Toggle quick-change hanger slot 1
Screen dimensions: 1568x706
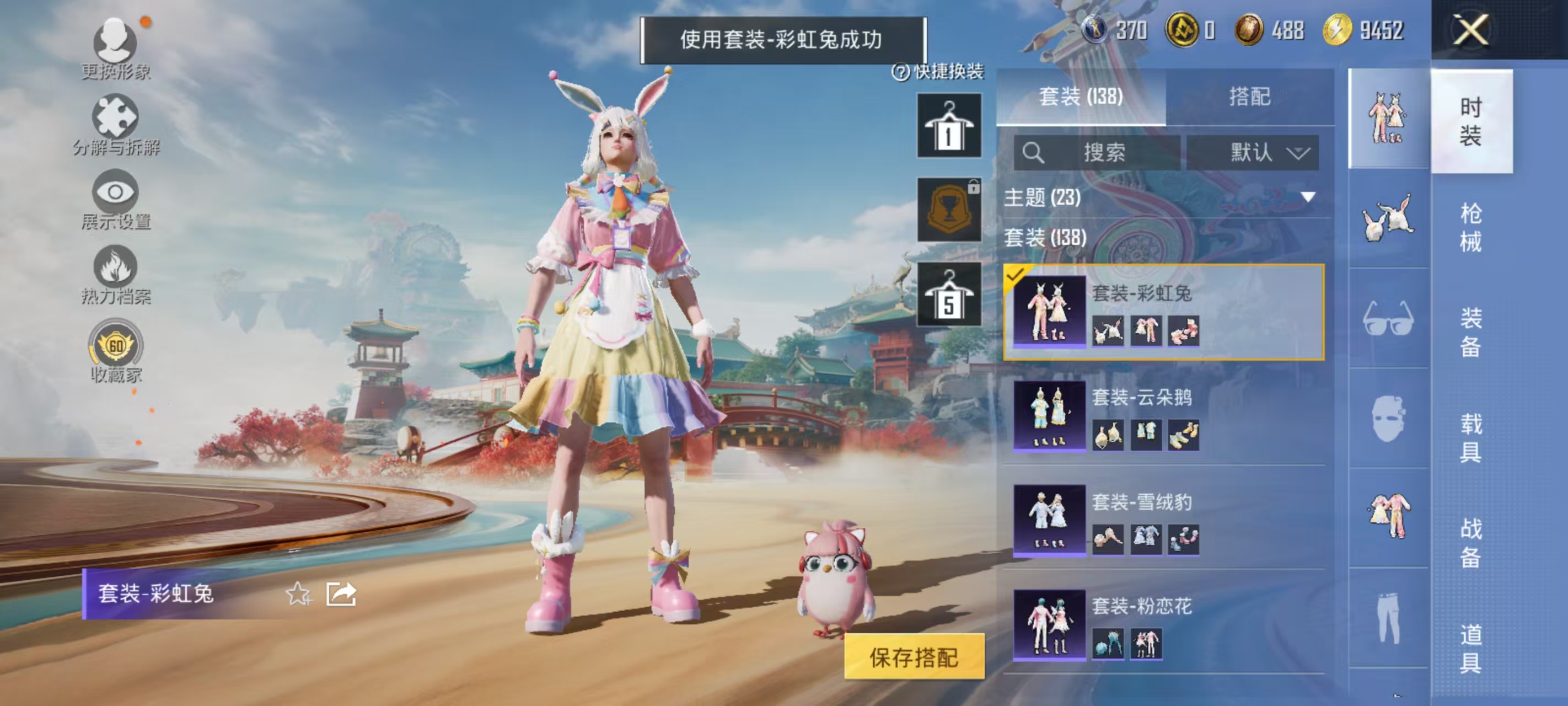[948, 127]
